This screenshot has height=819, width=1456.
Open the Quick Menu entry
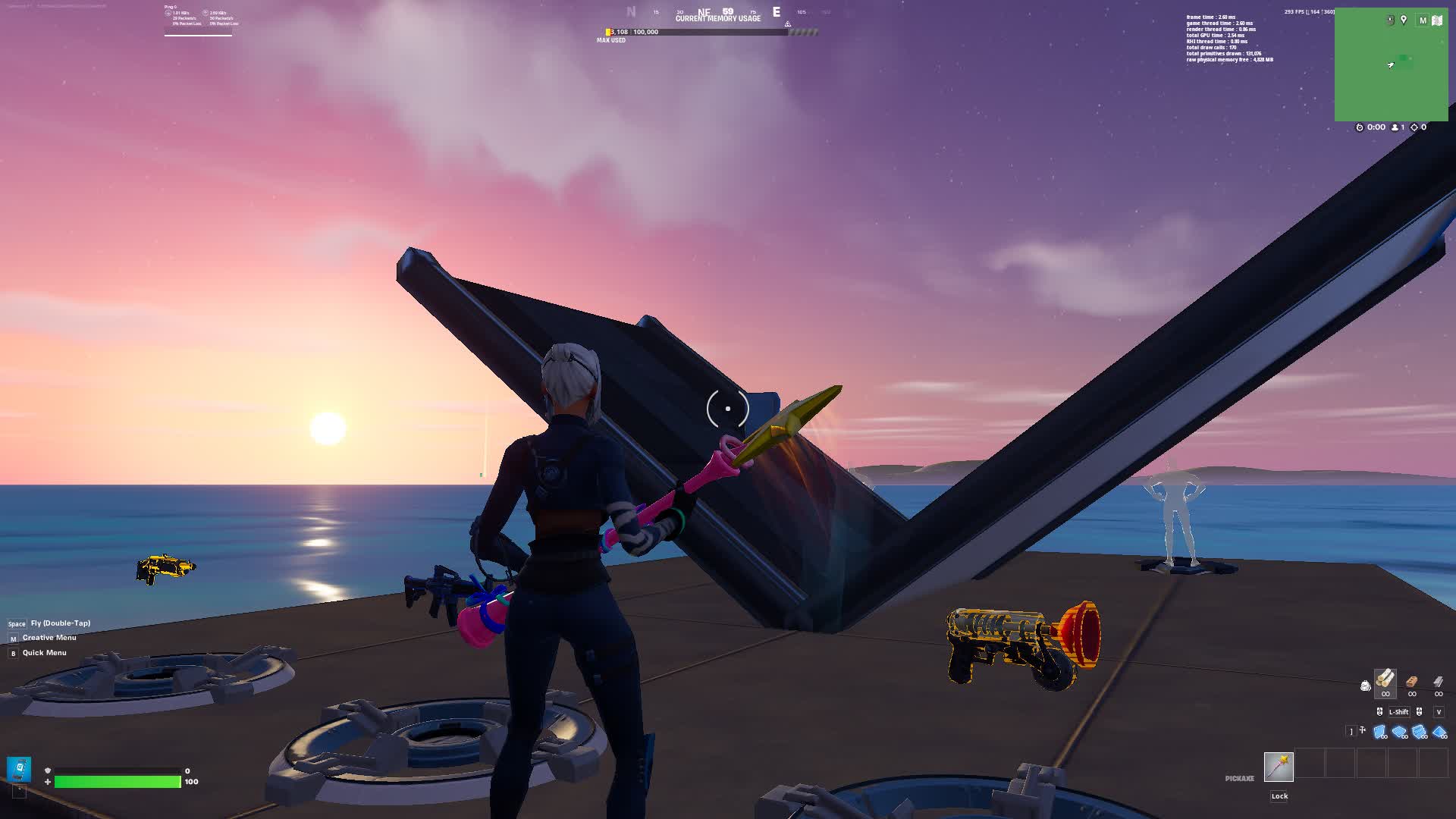click(x=44, y=653)
